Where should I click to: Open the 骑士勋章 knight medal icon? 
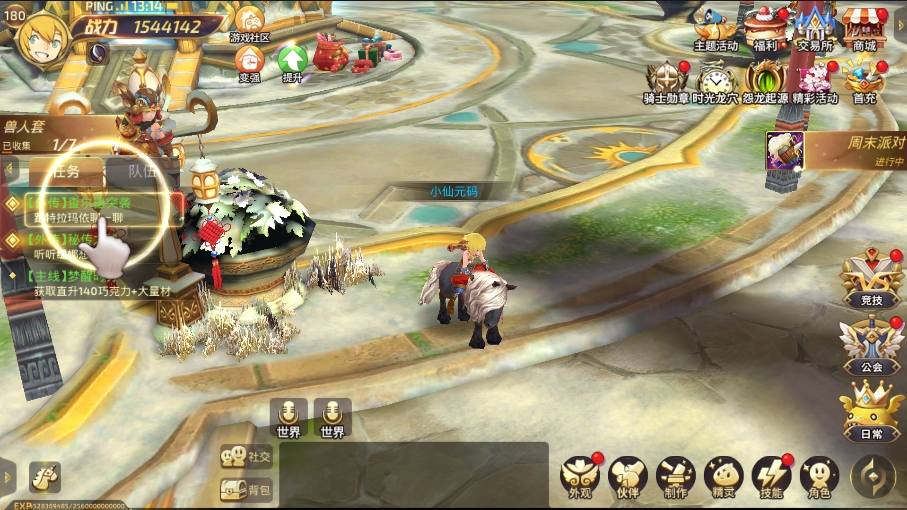tap(666, 80)
